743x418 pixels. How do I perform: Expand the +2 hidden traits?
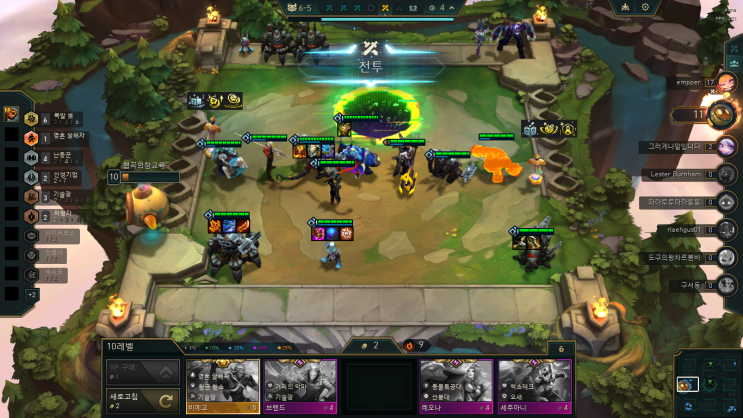31,295
